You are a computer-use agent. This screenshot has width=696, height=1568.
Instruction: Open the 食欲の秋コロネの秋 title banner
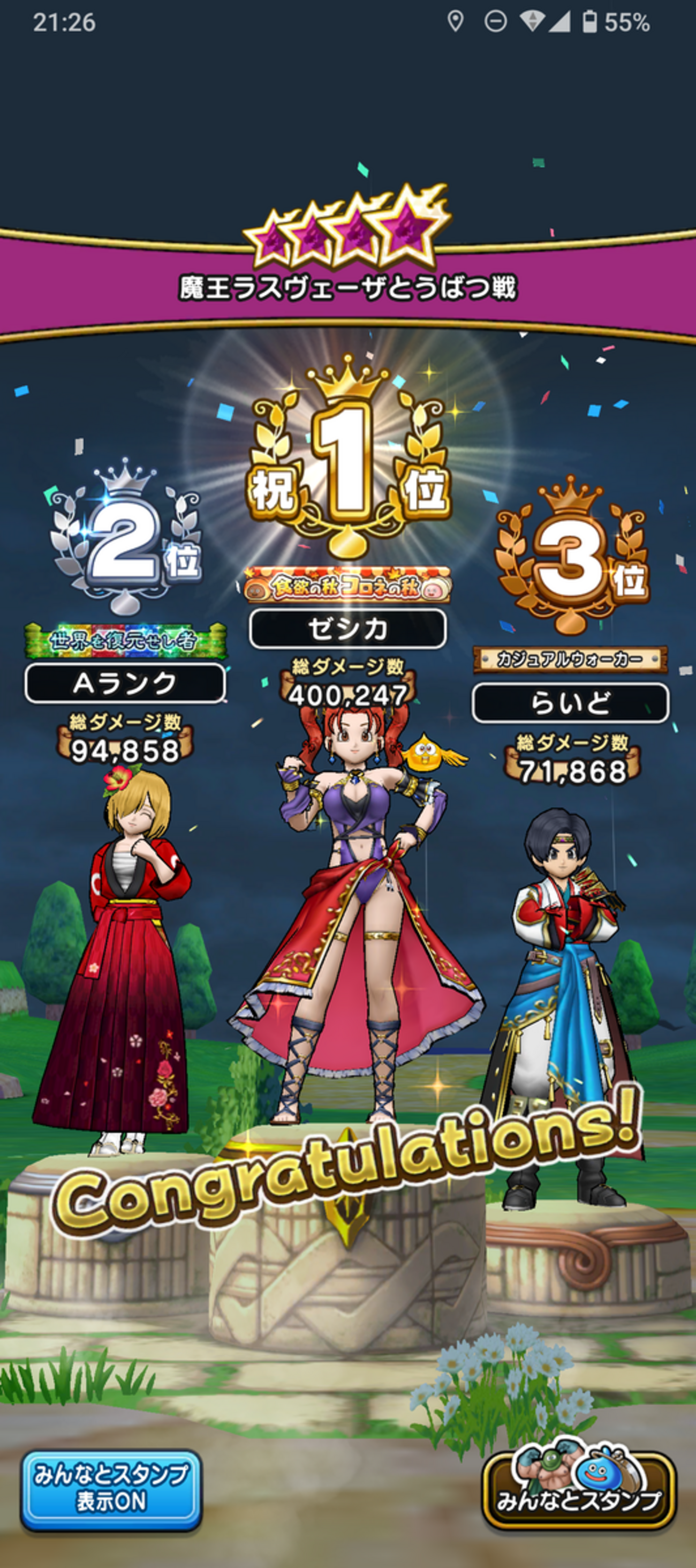point(348,587)
